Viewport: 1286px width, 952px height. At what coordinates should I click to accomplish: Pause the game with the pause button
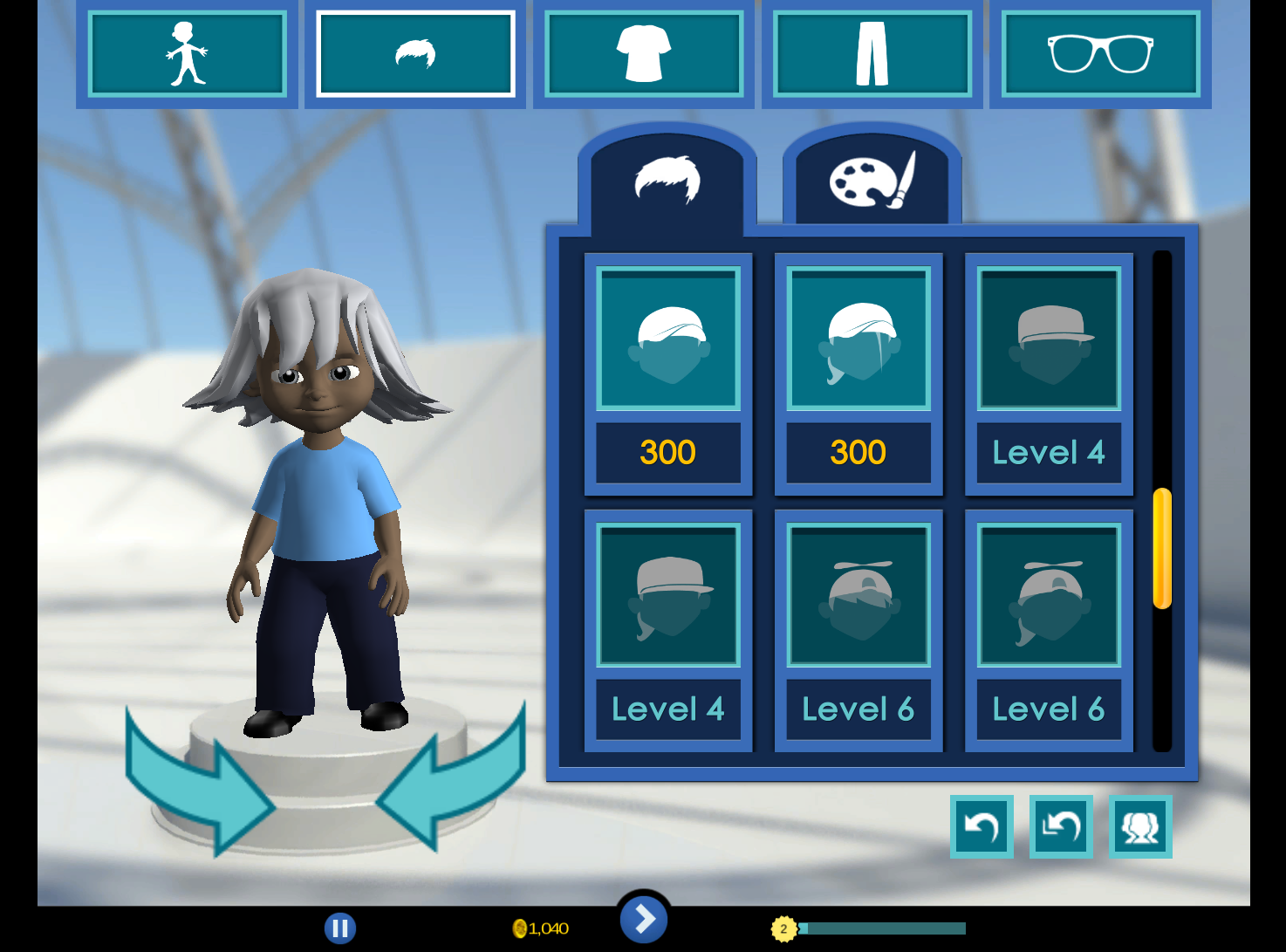pyautogui.click(x=340, y=928)
